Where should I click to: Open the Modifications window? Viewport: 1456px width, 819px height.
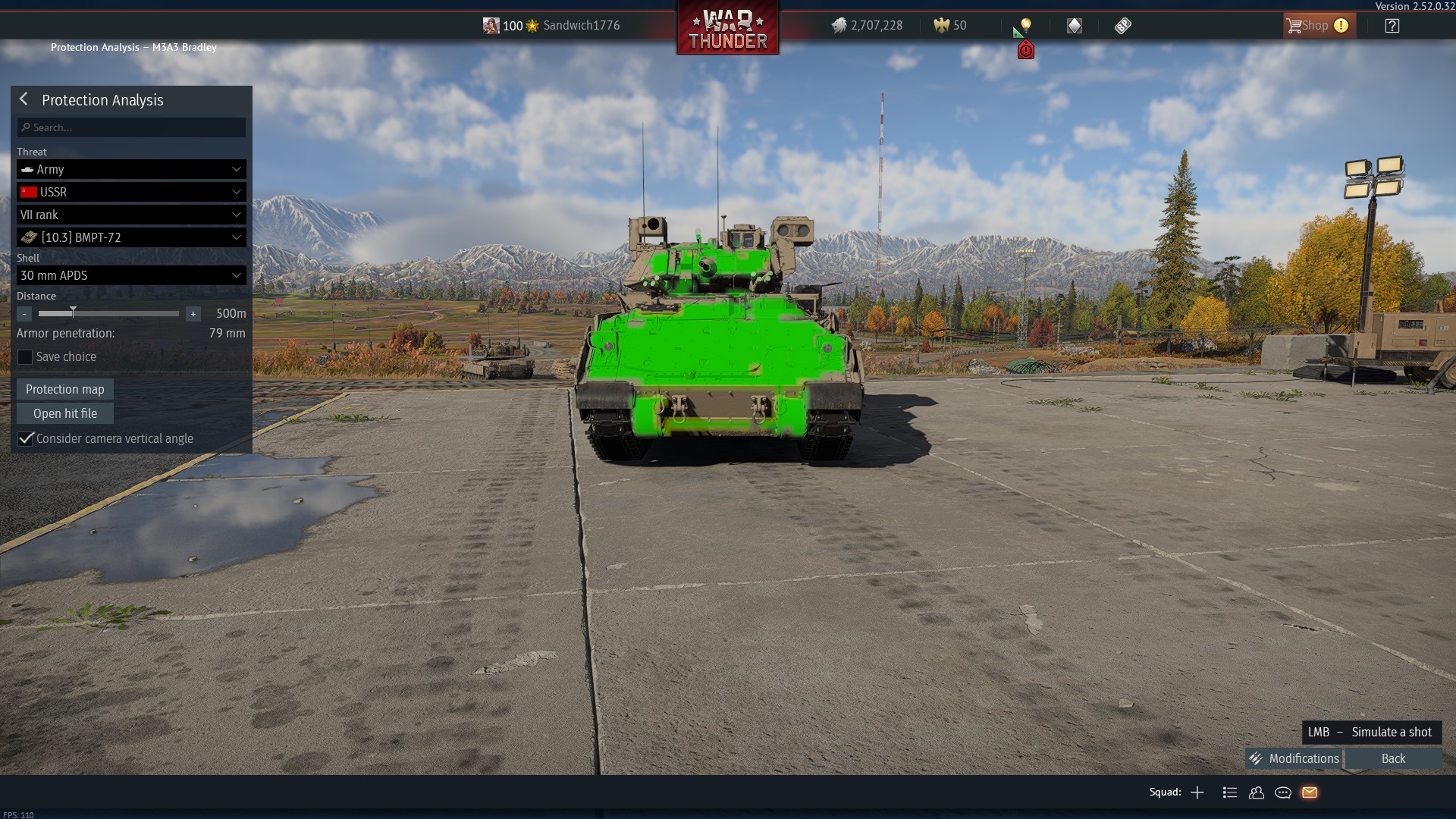pyautogui.click(x=1295, y=758)
